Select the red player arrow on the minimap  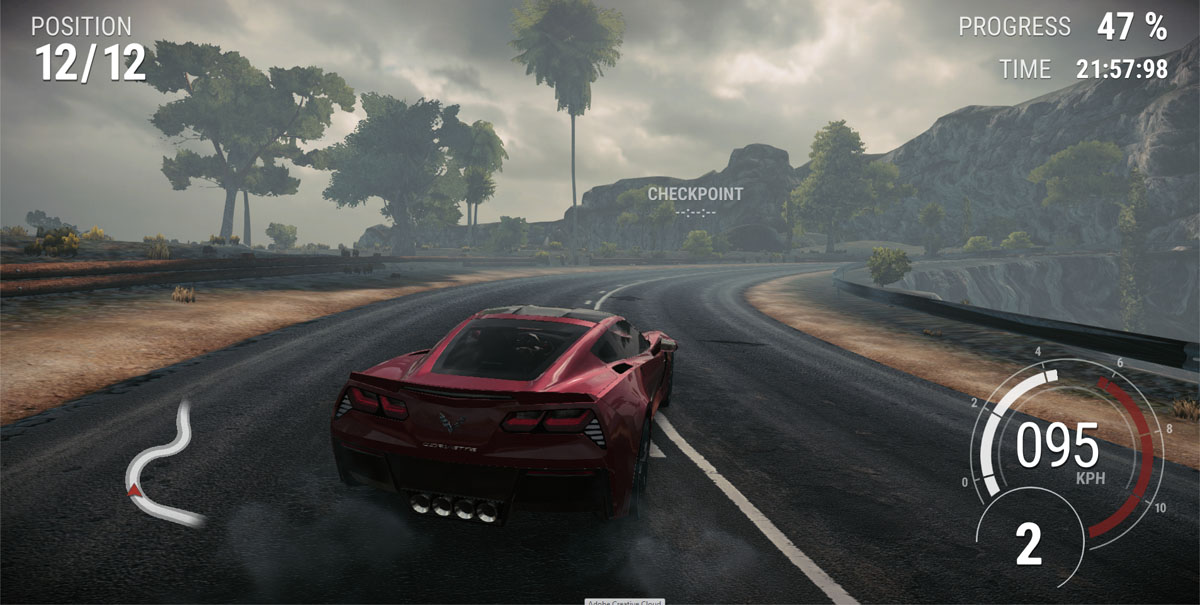pyautogui.click(x=134, y=489)
